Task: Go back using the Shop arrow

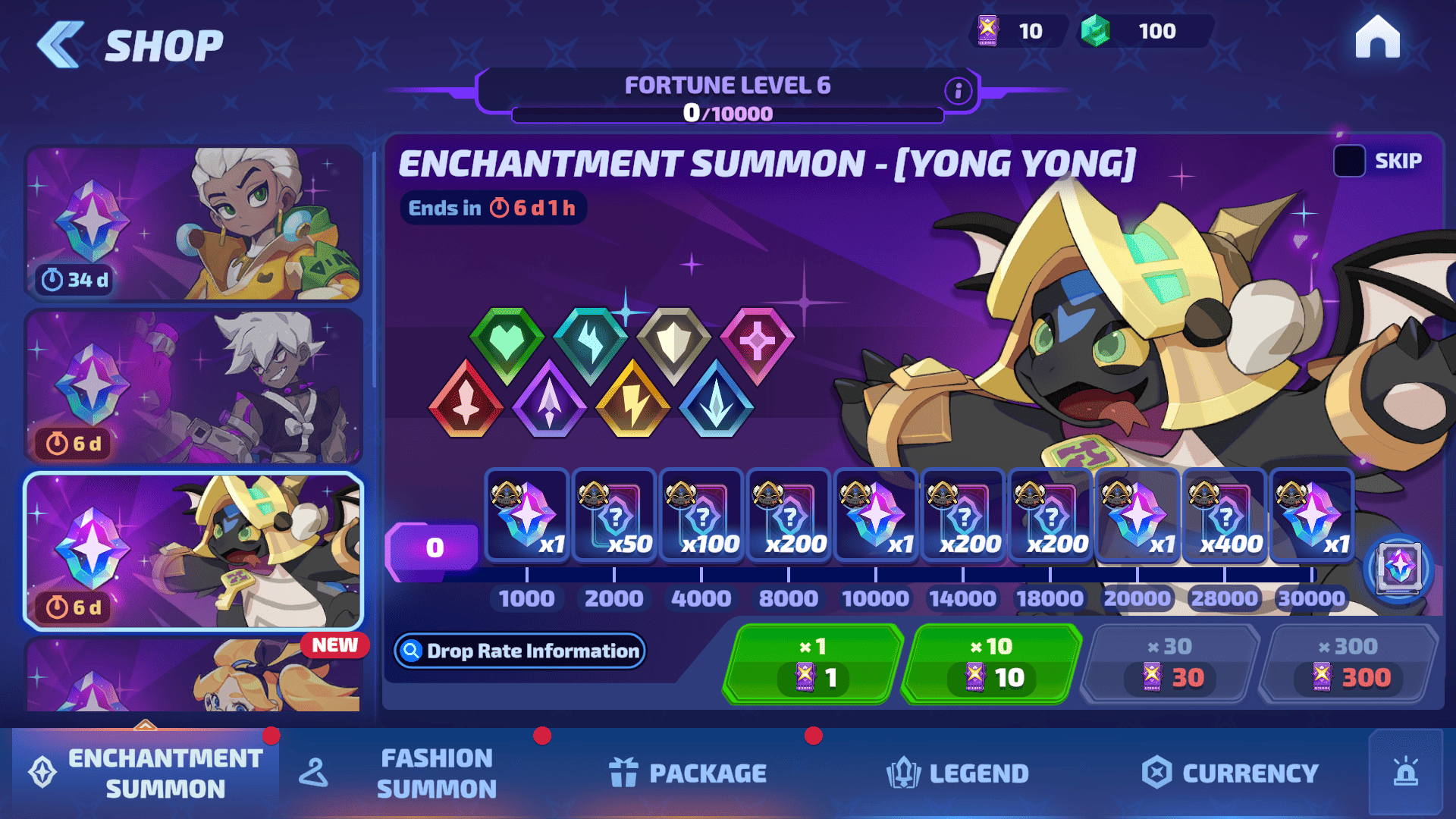Action: 61,45
